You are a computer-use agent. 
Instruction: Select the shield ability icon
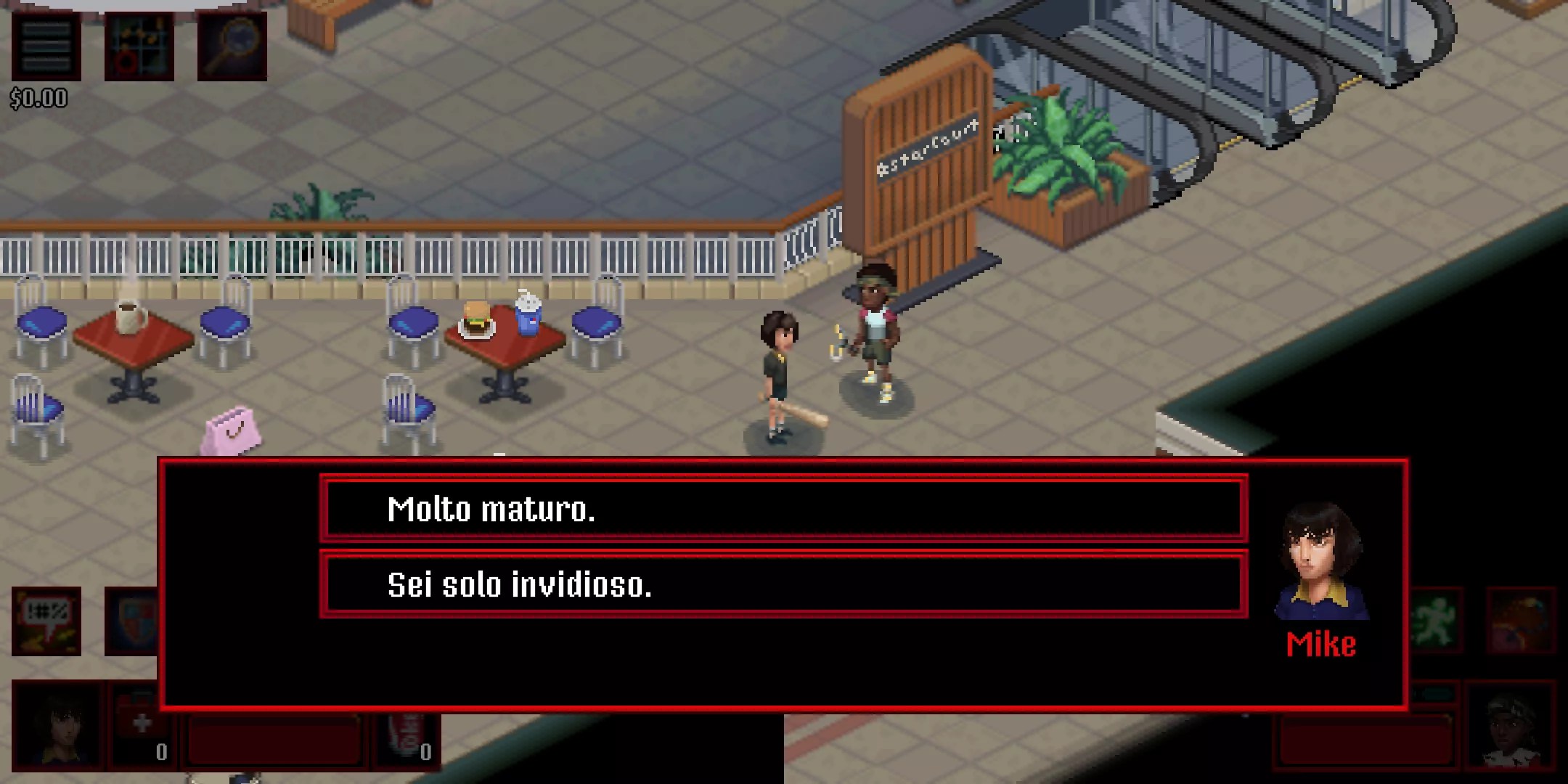[133, 621]
